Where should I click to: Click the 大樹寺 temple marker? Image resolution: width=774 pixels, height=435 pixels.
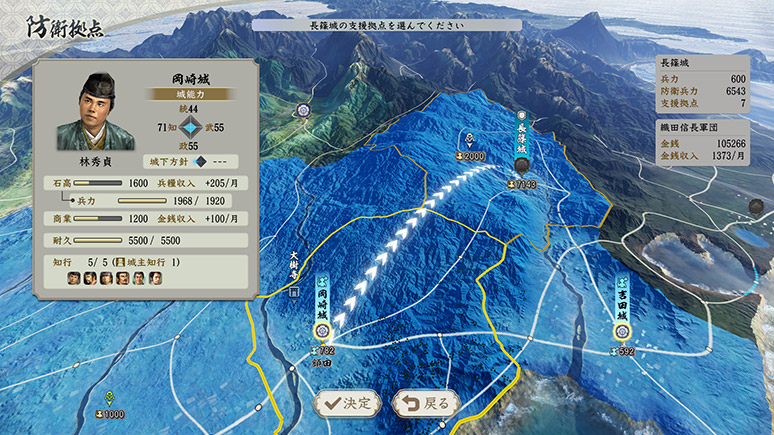pos(293,293)
